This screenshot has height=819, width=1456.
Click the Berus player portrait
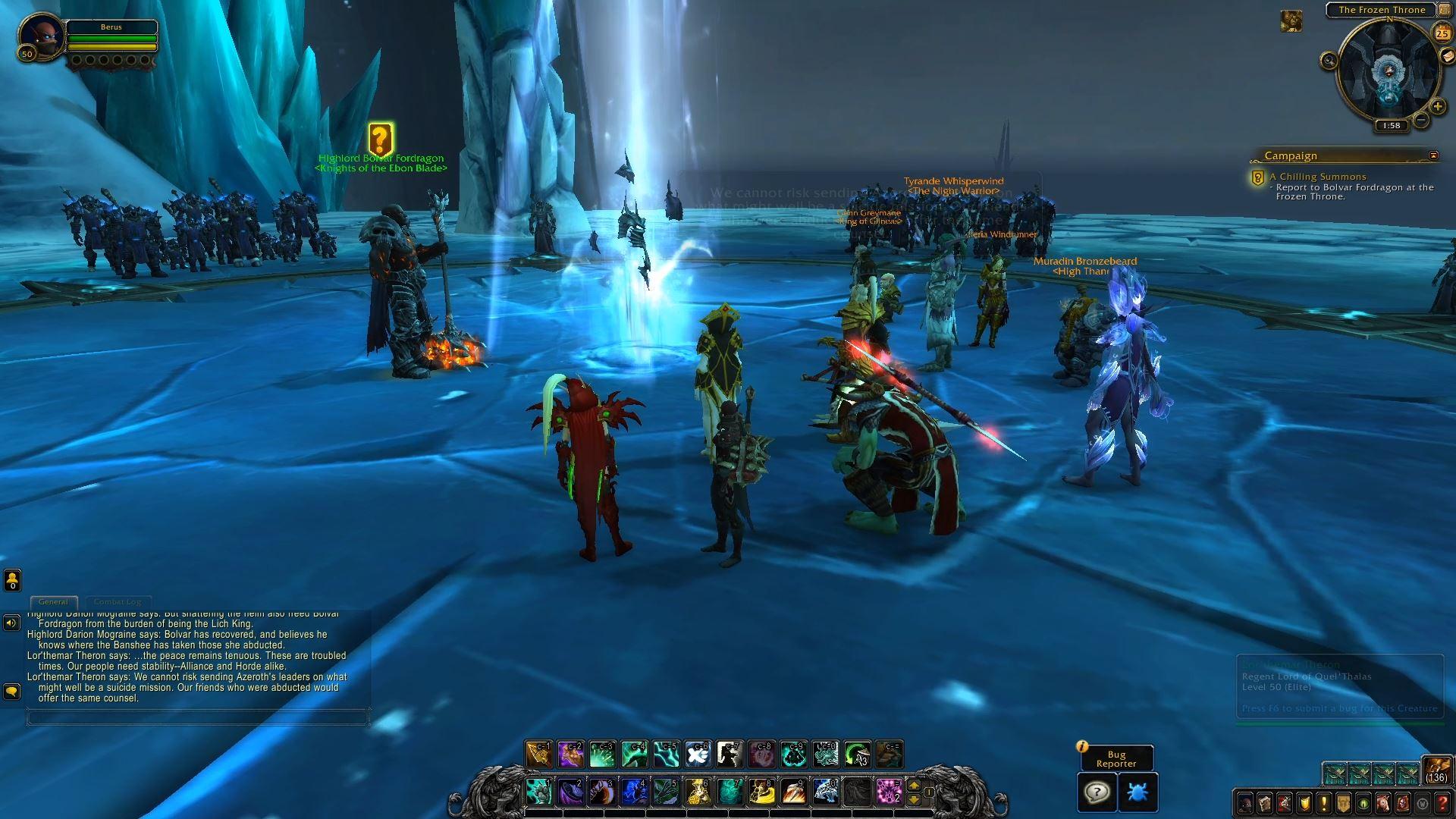click(x=41, y=35)
